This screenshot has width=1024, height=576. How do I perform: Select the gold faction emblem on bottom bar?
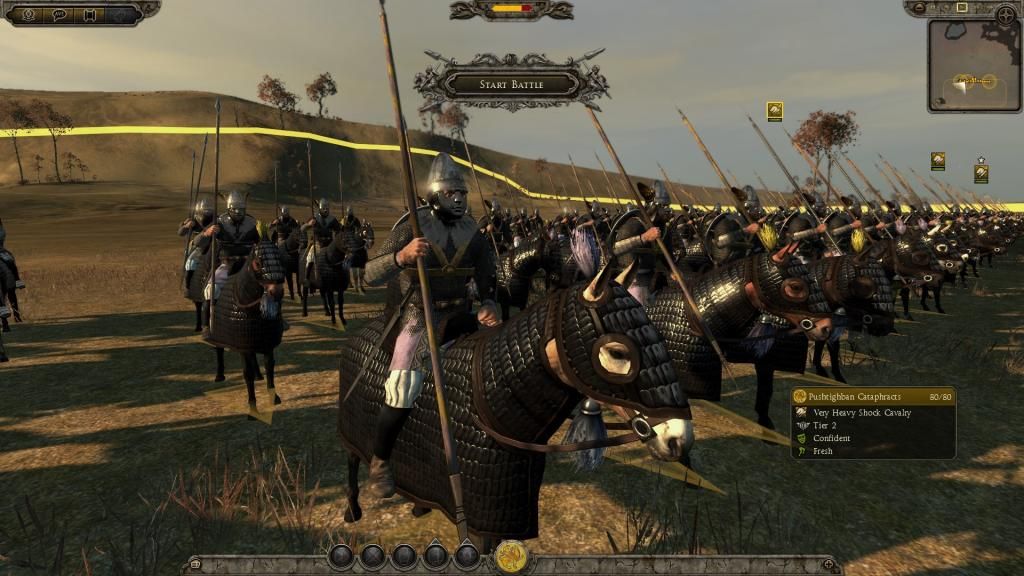coord(511,556)
